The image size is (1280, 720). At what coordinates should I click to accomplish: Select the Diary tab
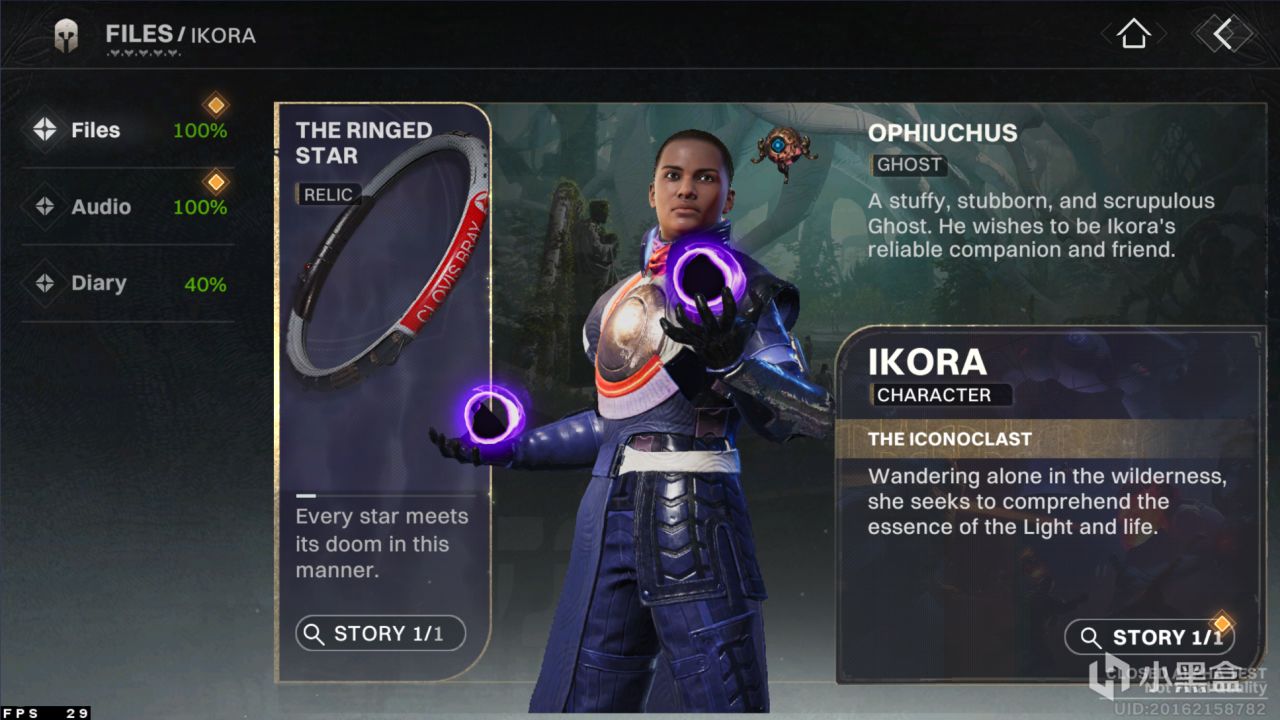(98, 284)
